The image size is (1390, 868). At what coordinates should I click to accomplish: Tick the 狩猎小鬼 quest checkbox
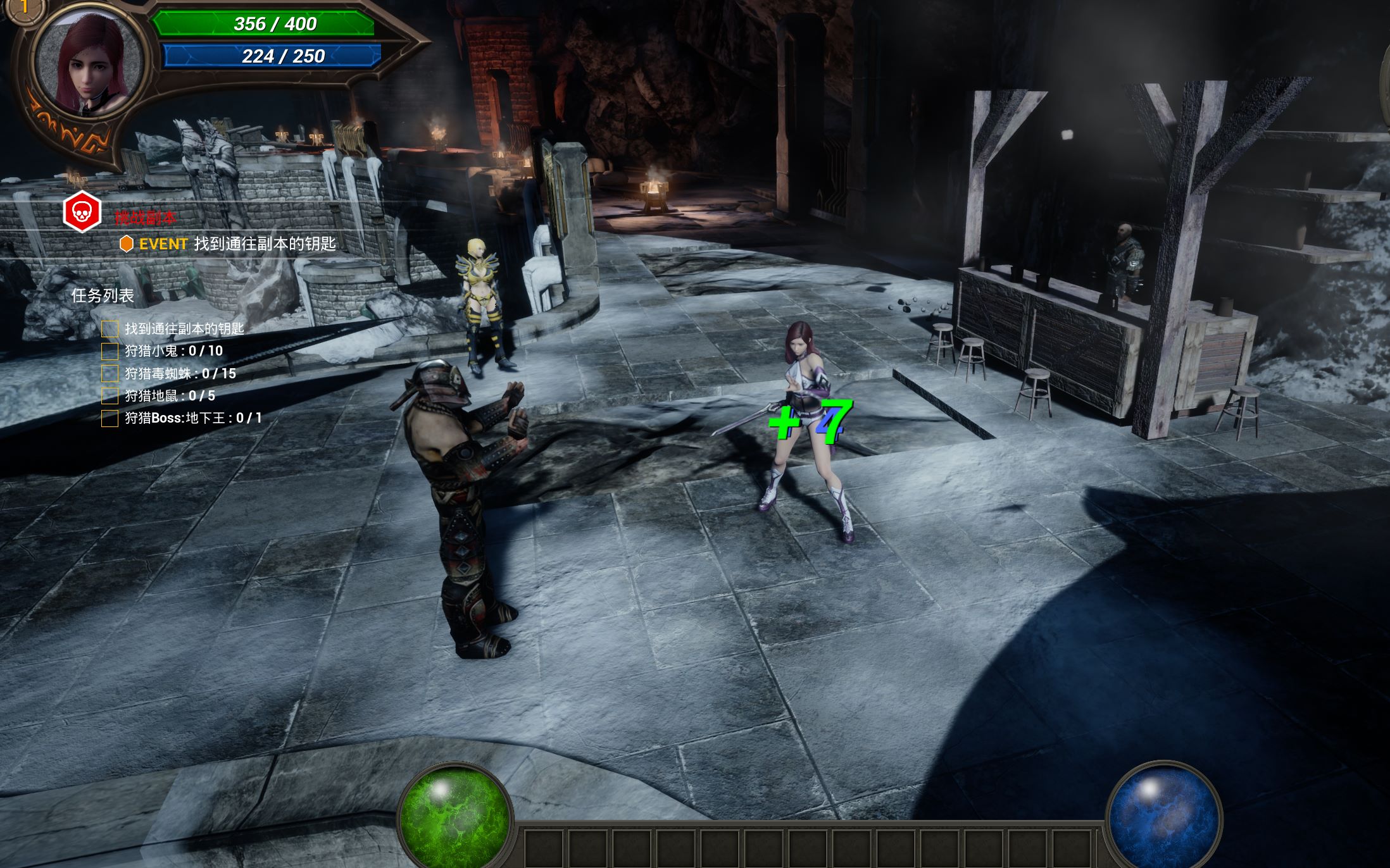(x=110, y=351)
